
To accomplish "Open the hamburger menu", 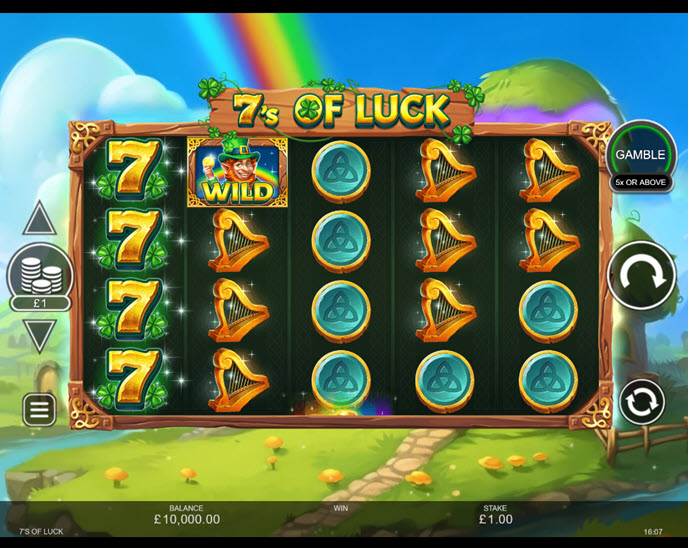I will point(39,408).
